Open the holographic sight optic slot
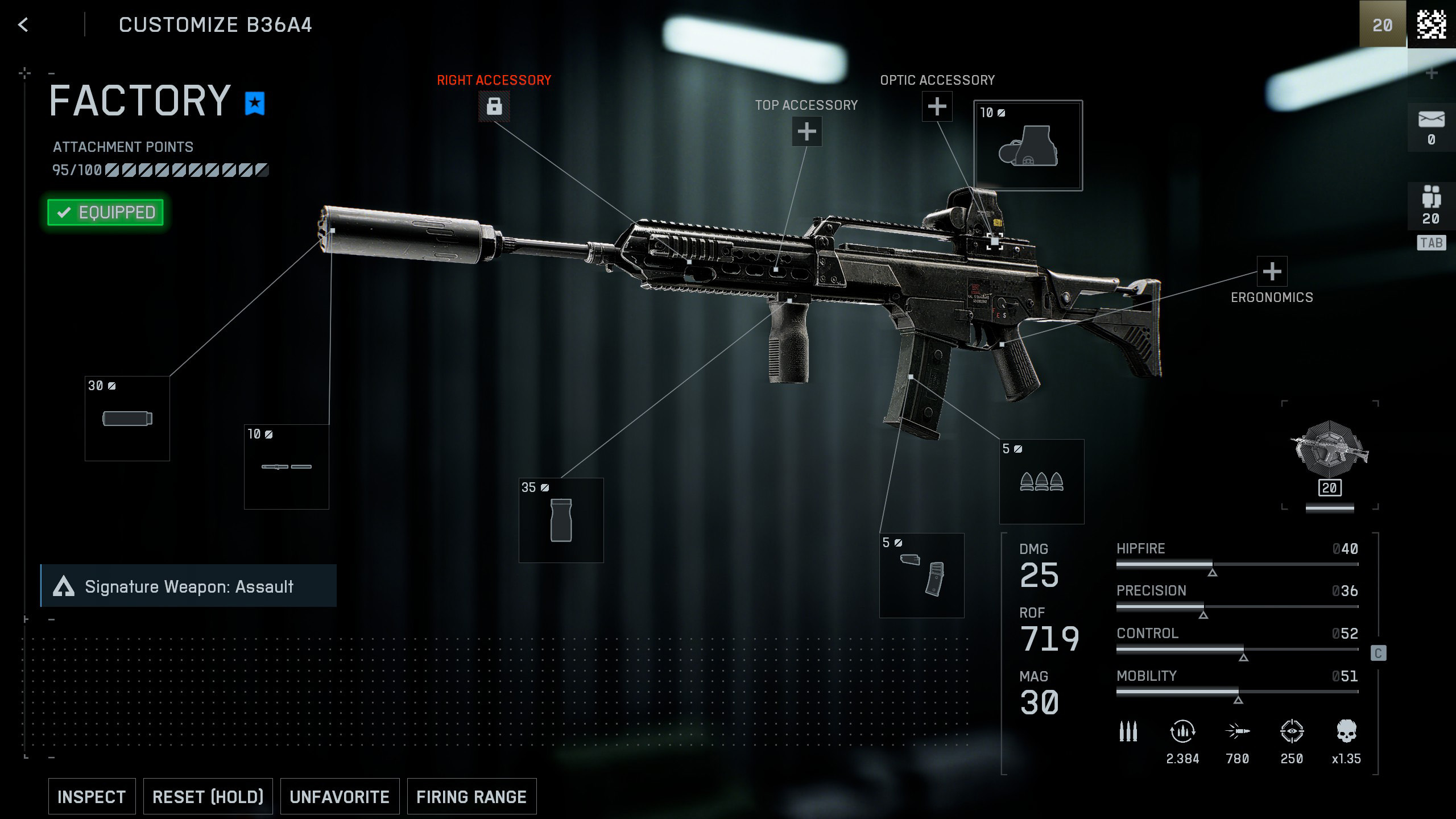 click(x=1028, y=146)
